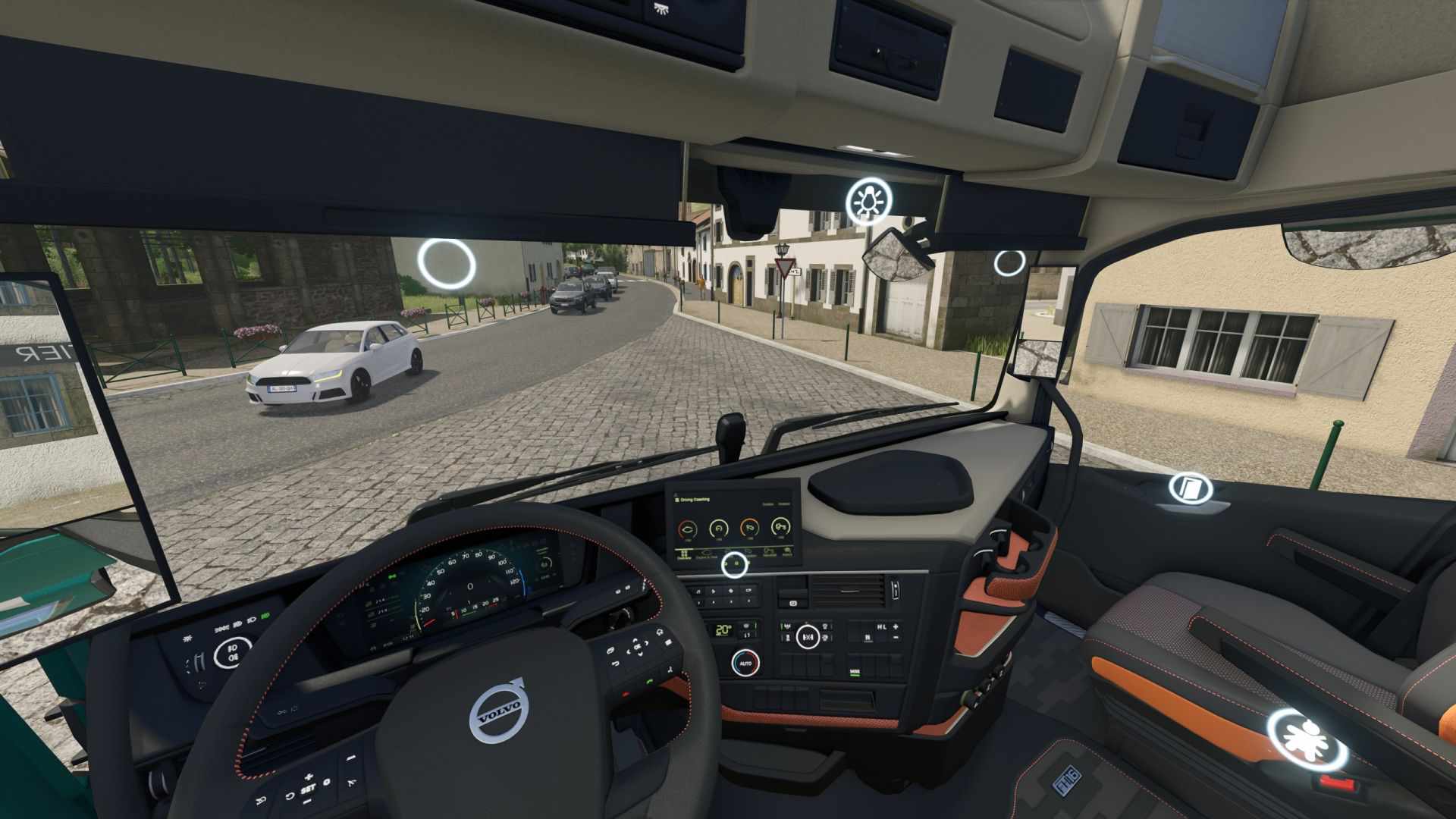Activate the circle marker below the dashboard screen

[734, 565]
